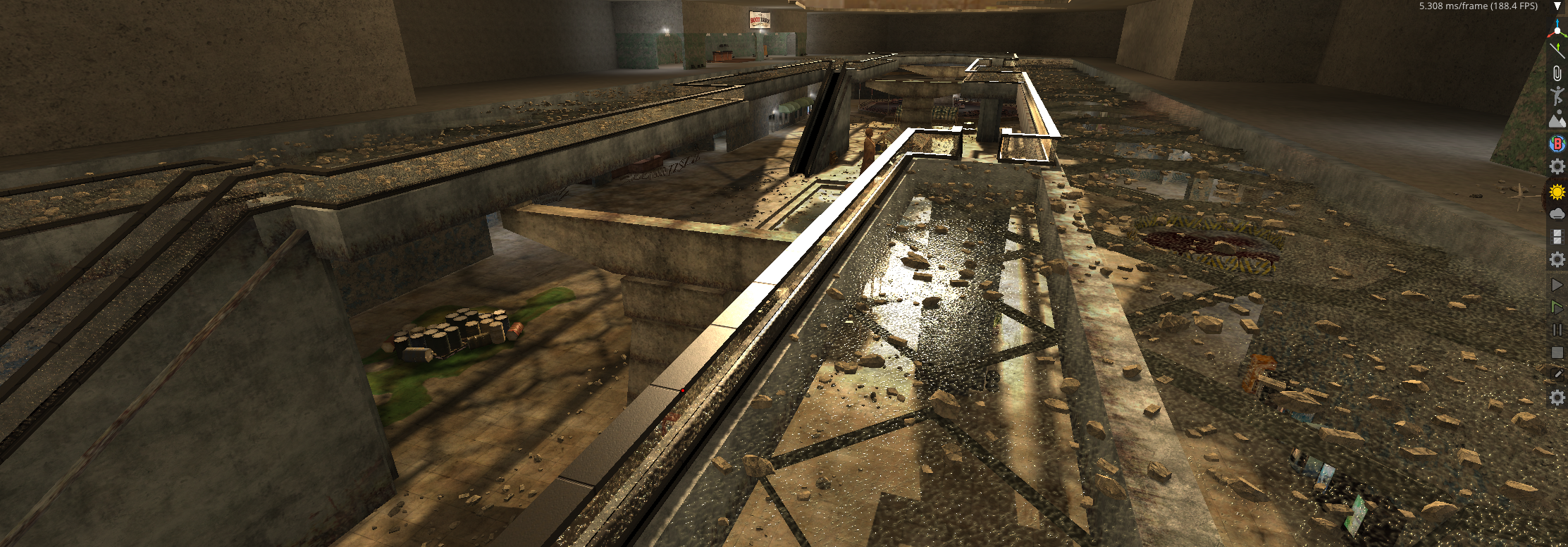Image resolution: width=1568 pixels, height=547 pixels.
Task: Click the globe icon with red B
Action: [x=1557, y=144]
